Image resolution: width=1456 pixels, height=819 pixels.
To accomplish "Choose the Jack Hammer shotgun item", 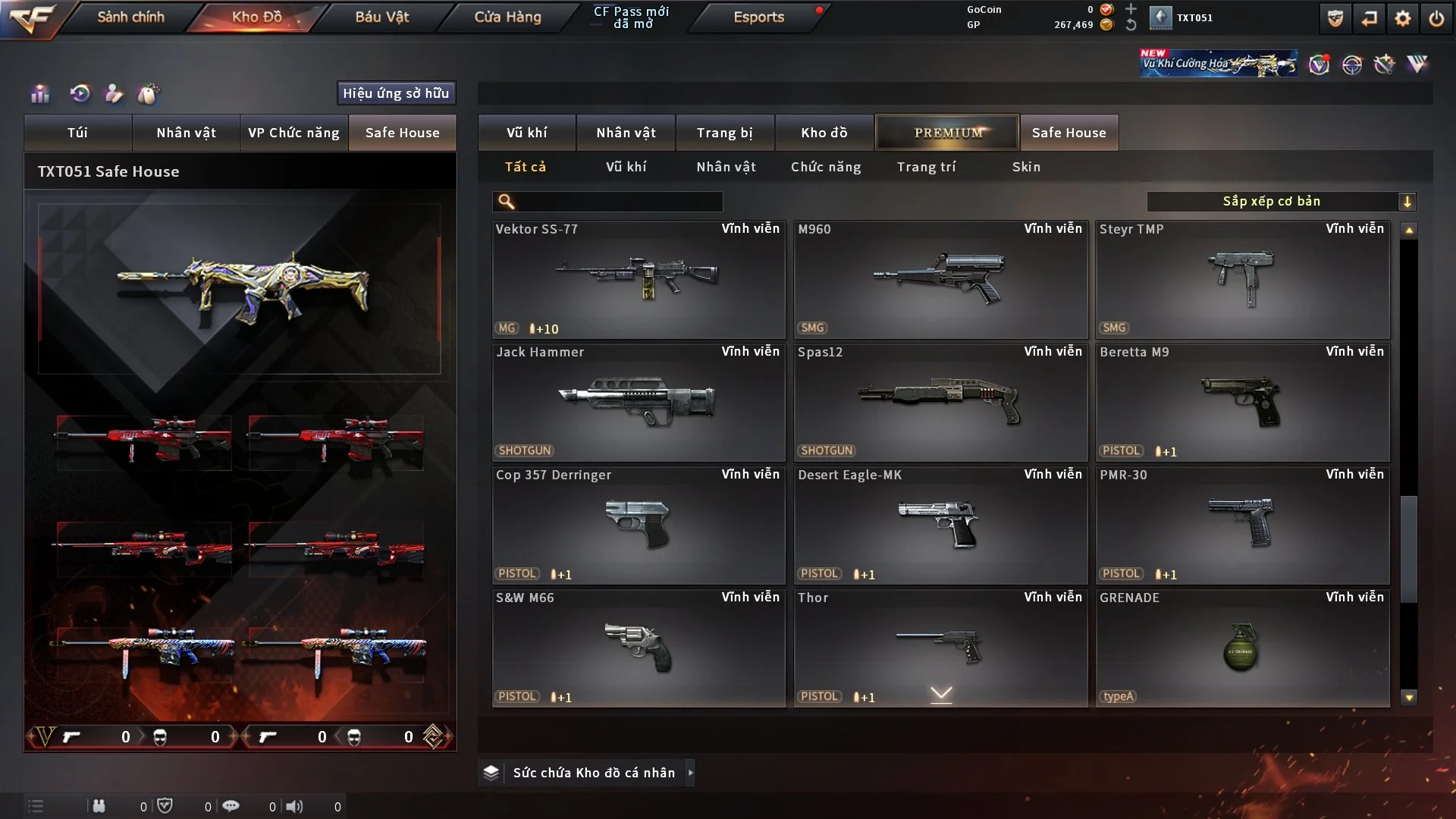I will point(638,402).
